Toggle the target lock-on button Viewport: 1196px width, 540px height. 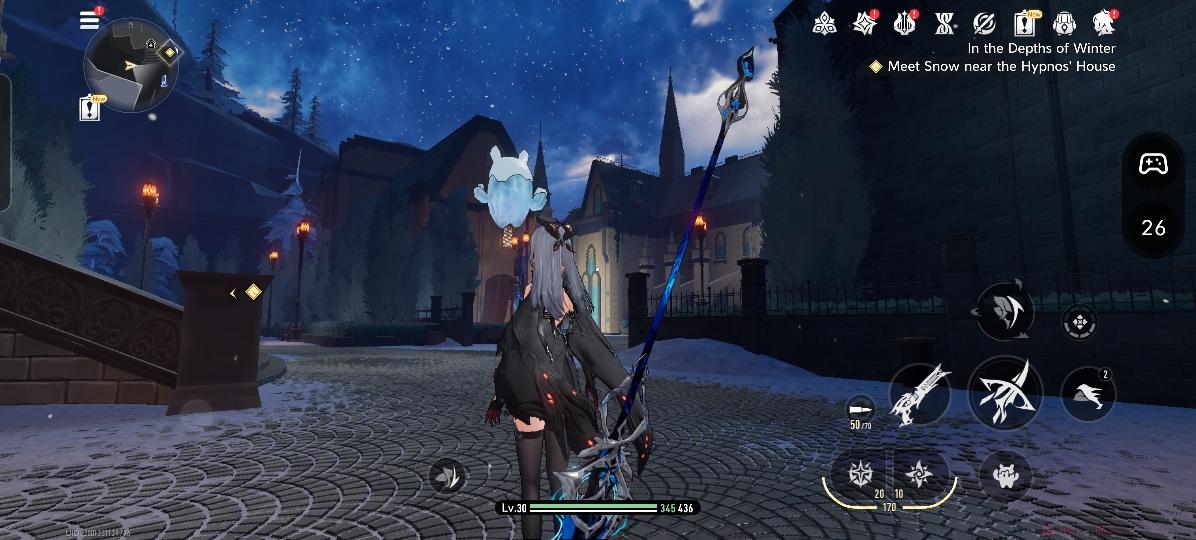click(1079, 322)
